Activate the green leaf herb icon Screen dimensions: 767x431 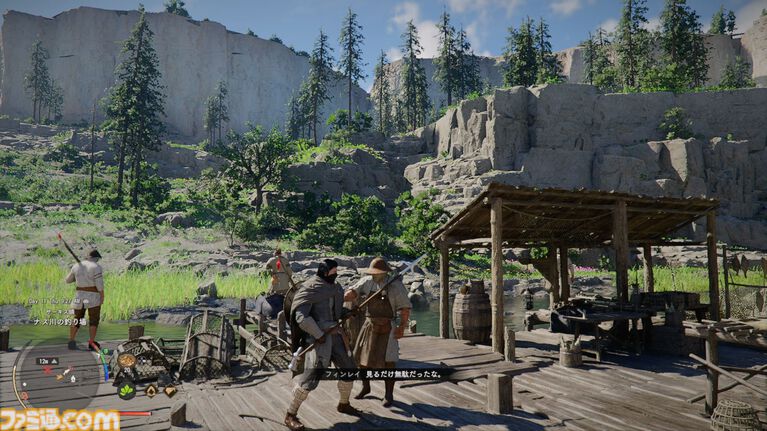pyautogui.click(x=128, y=391)
